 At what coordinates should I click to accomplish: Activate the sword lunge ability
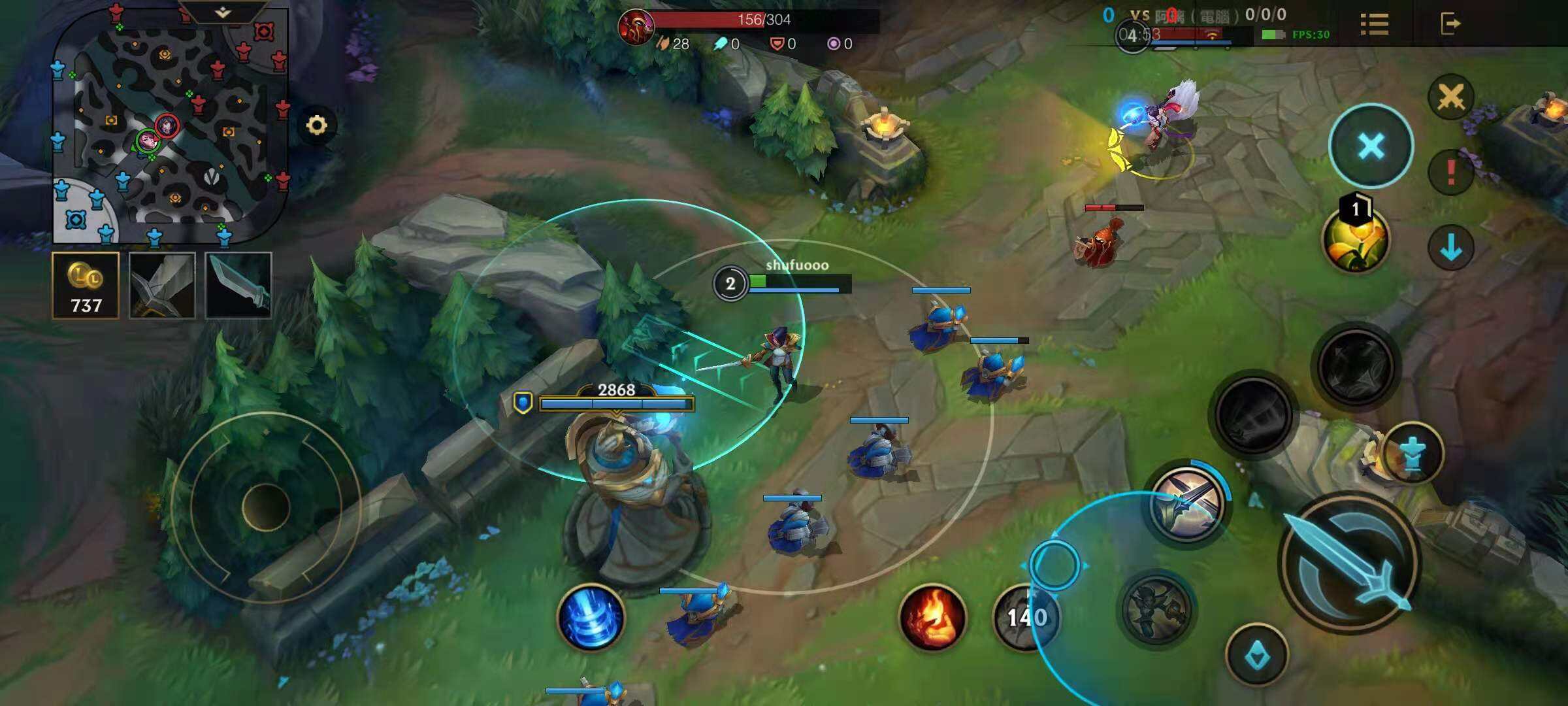(1188, 503)
